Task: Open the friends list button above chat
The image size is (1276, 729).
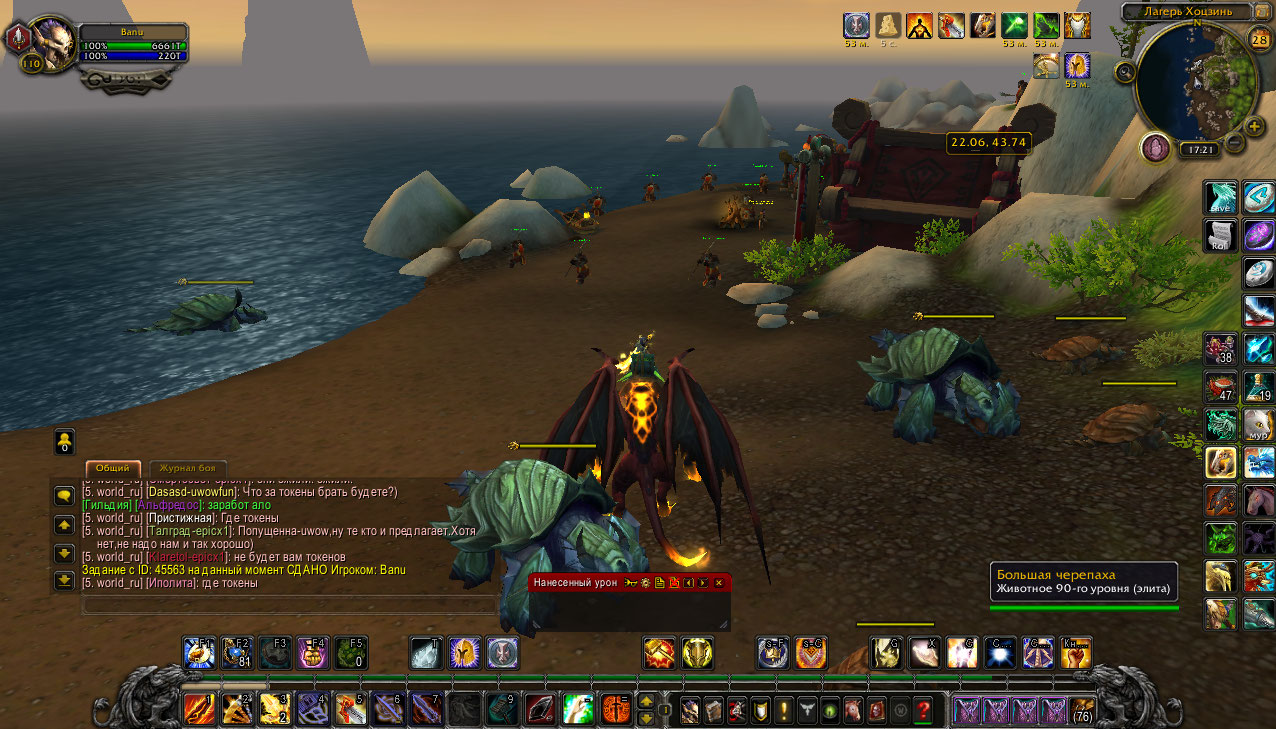Action: point(64,441)
